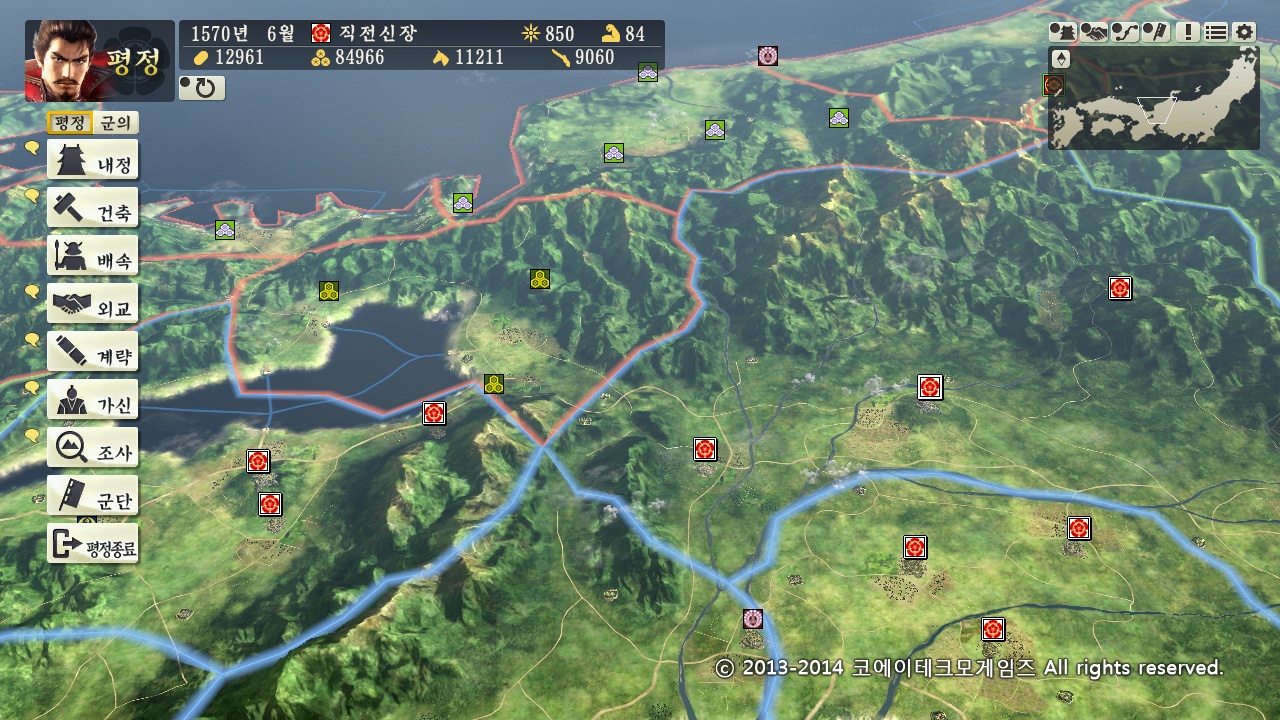This screenshot has width=1280, height=720.
Task: Select the 조사 investigation menu
Action: coord(93,449)
